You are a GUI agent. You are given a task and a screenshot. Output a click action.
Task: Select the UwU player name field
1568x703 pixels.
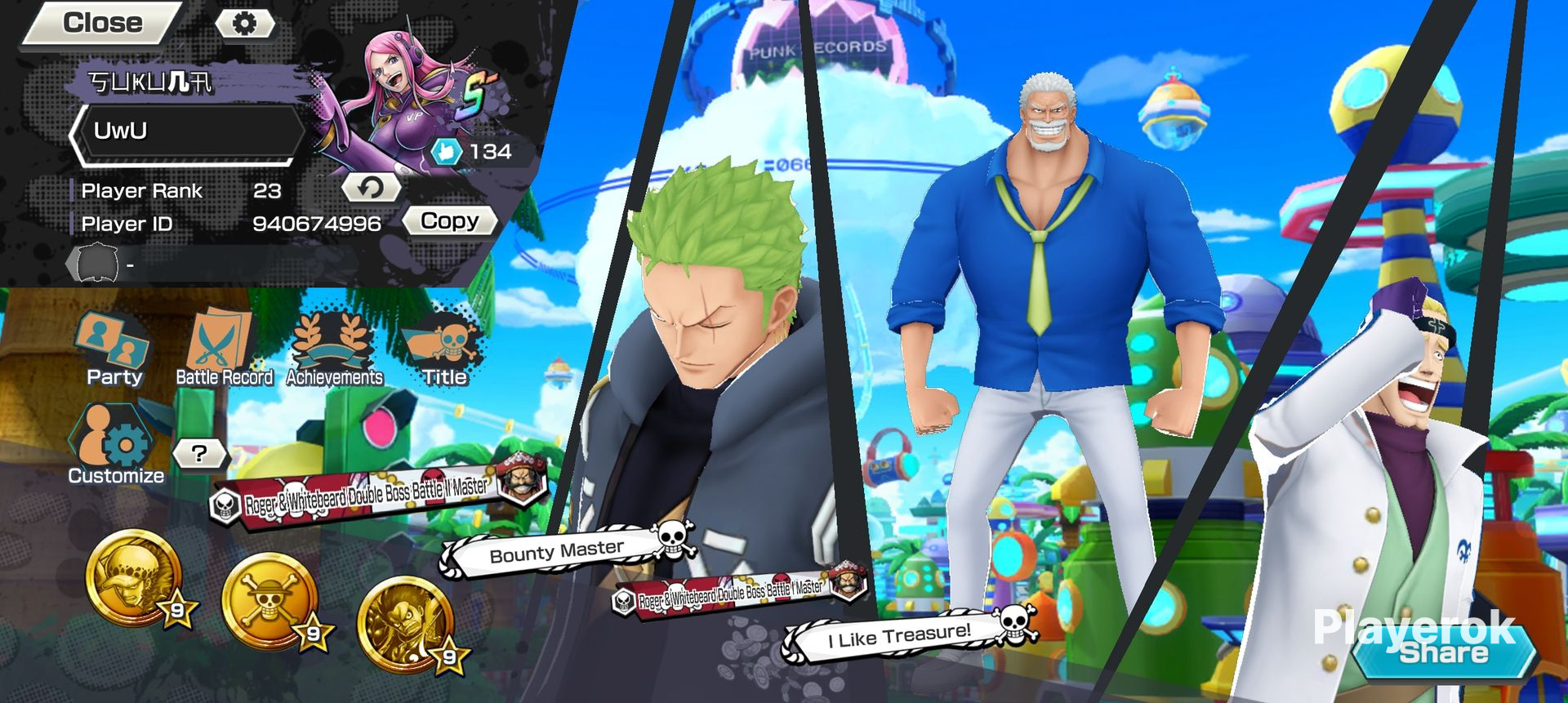pos(188,131)
